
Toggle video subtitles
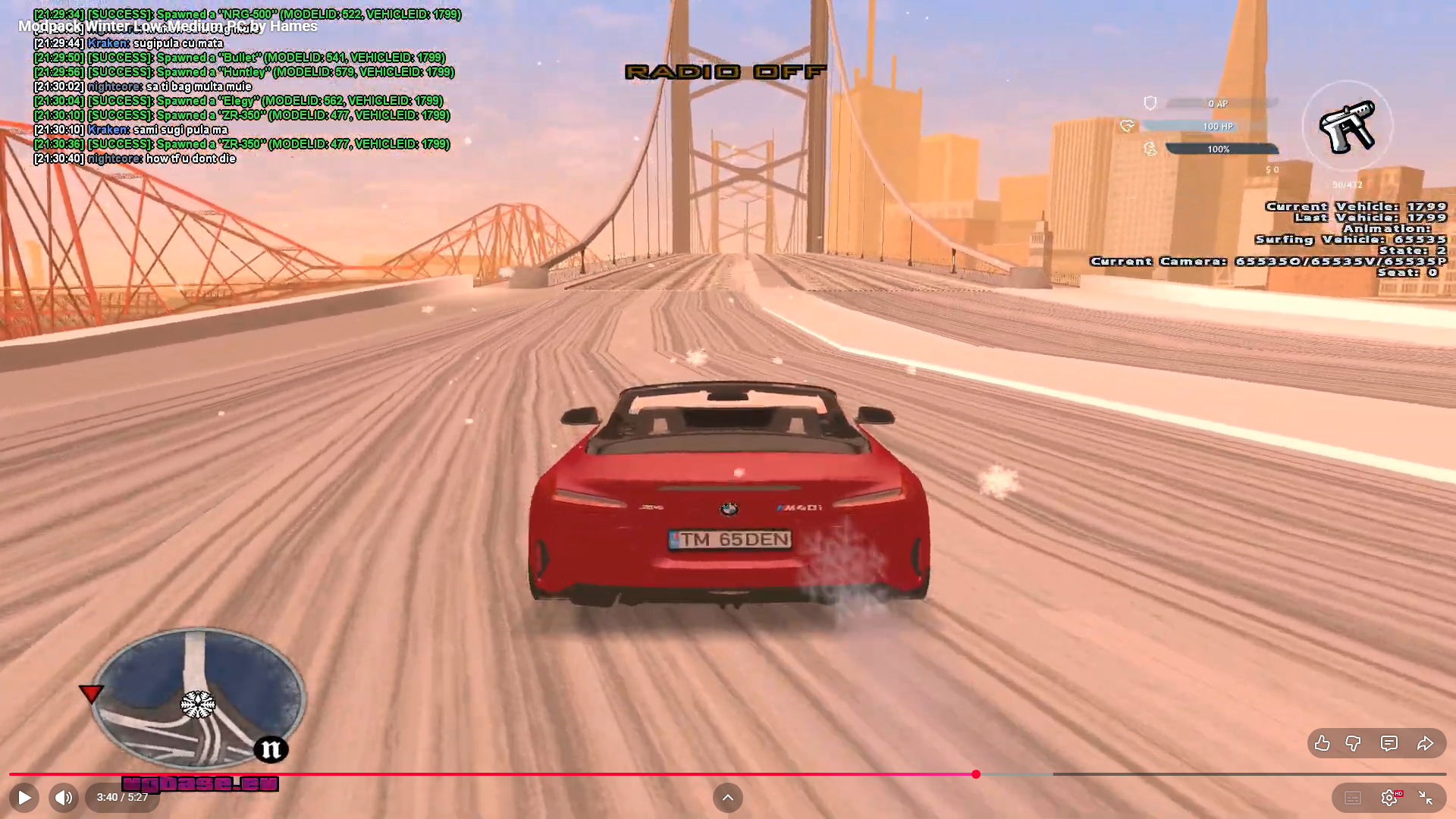[x=1353, y=798]
